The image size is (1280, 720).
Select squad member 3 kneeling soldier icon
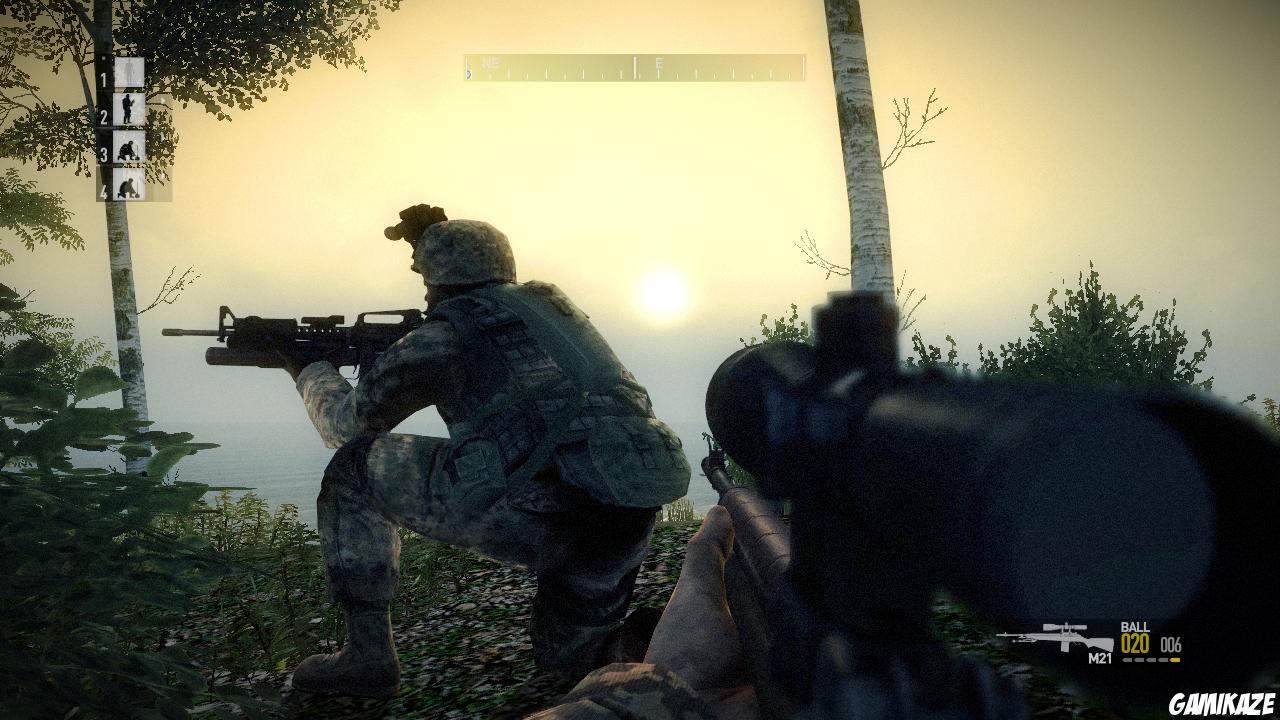click(x=128, y=148)
